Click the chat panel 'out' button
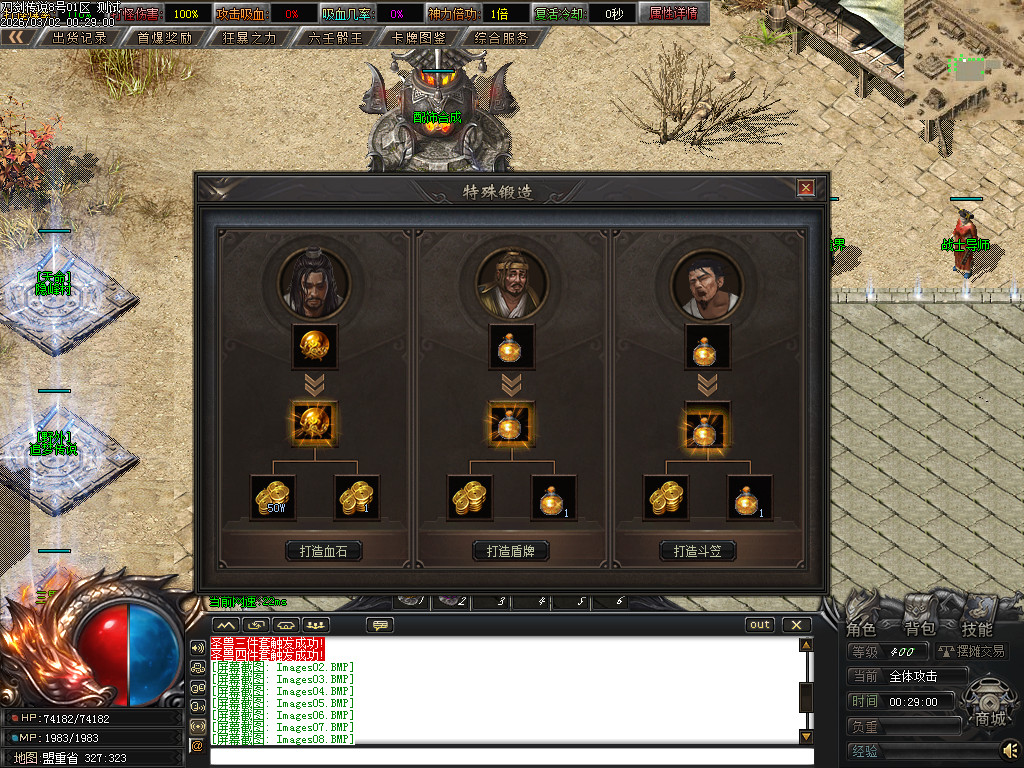Viewport: 1024px width, 768px height. point(760,625)
